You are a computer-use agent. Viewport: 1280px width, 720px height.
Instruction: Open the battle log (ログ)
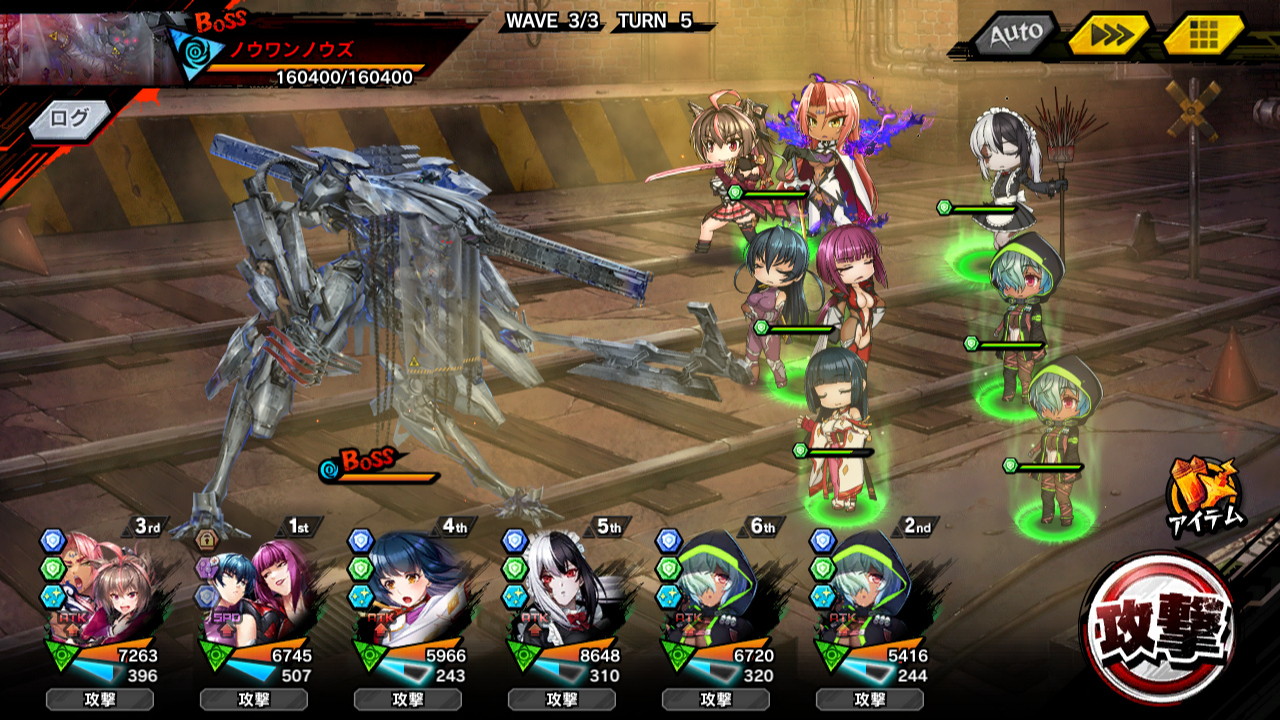(x=68, y=118)
